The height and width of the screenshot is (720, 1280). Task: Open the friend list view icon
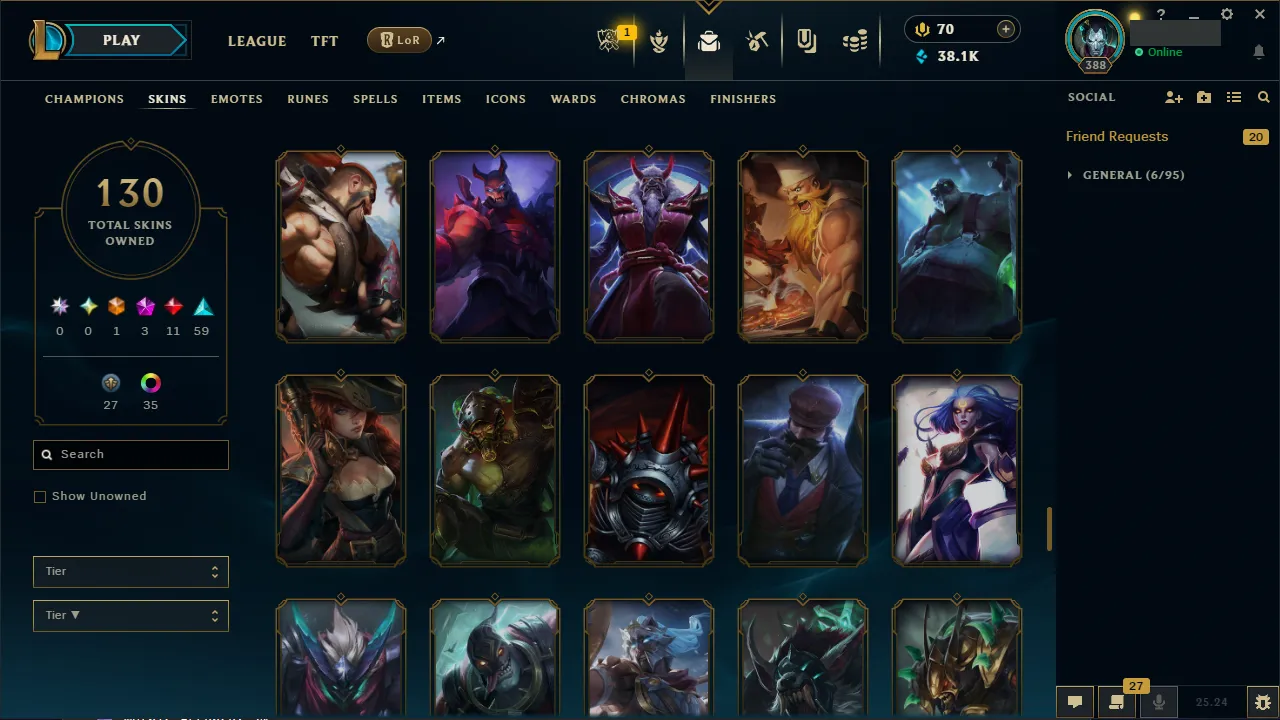(x=1233, y=97)
